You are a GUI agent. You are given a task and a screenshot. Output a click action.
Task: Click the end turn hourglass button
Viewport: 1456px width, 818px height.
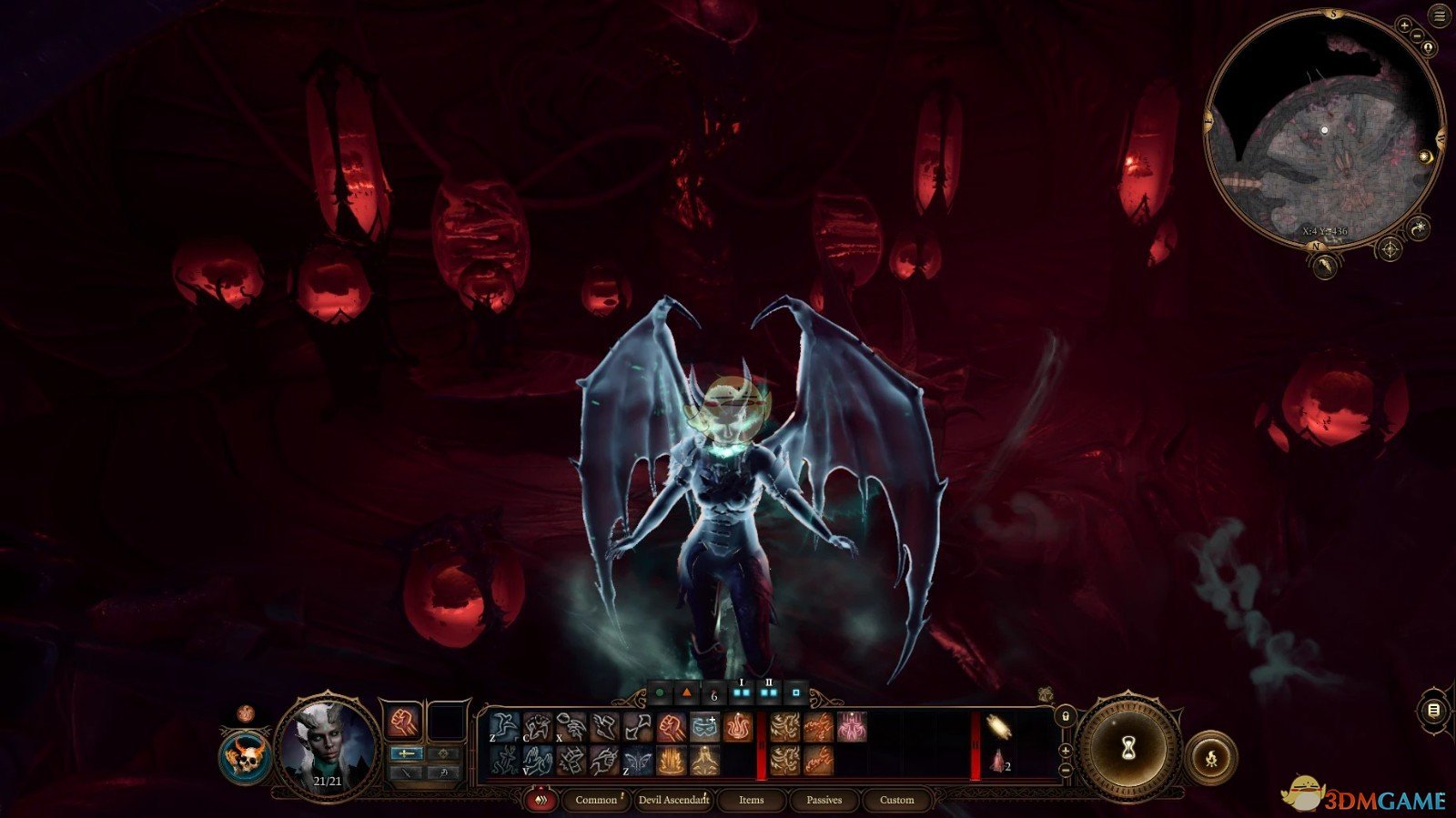1128,748
